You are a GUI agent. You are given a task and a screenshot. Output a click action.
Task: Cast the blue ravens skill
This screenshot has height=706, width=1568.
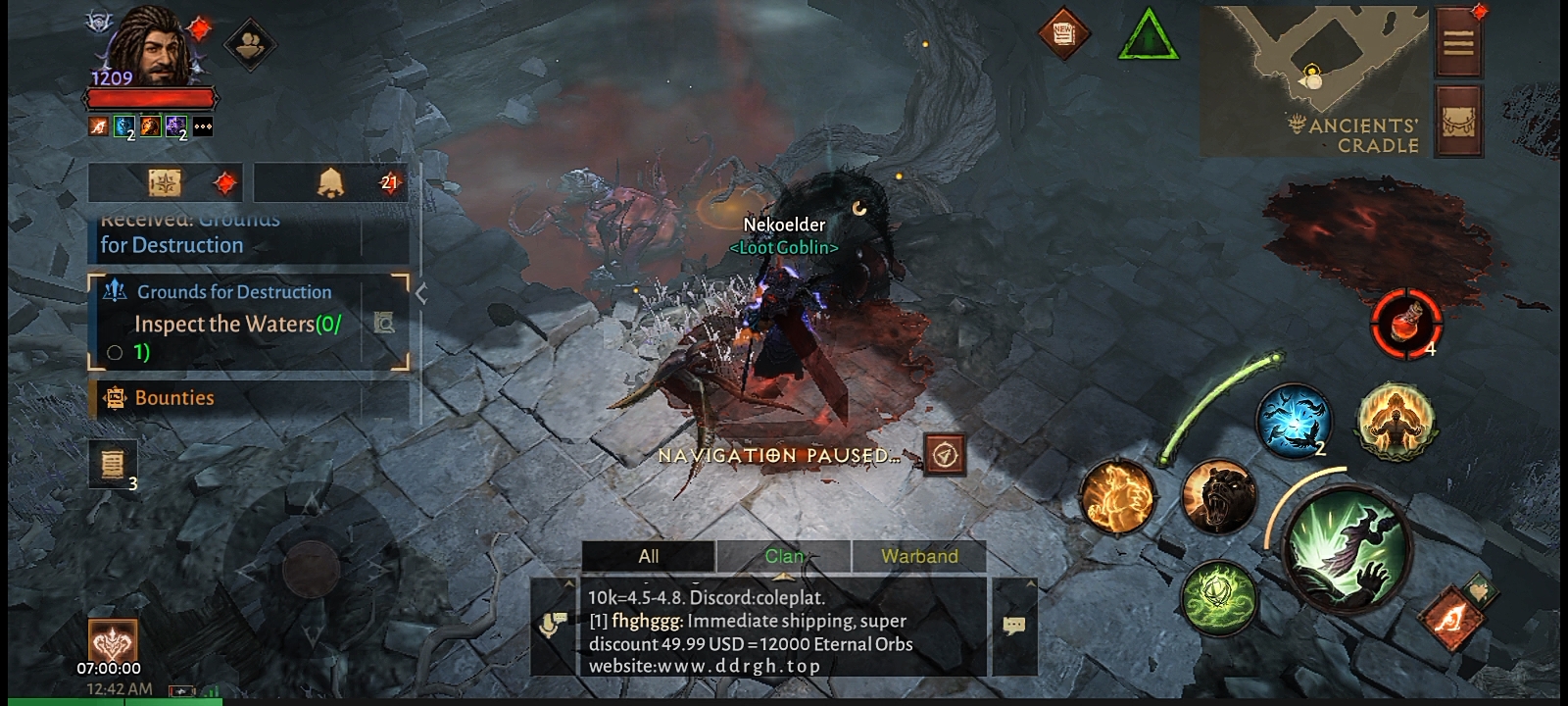(1293, 422)
